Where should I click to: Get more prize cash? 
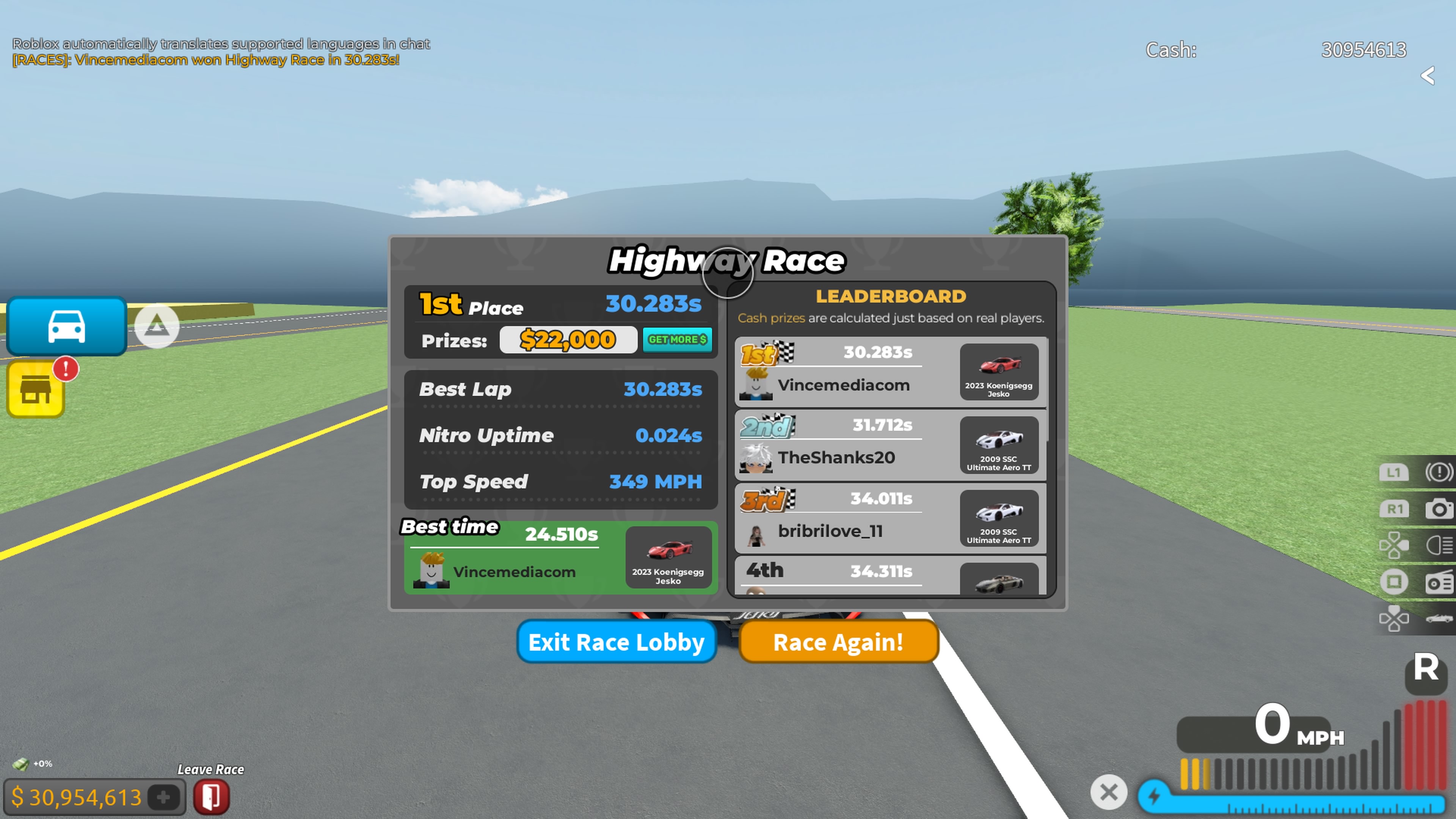[676, 340]
